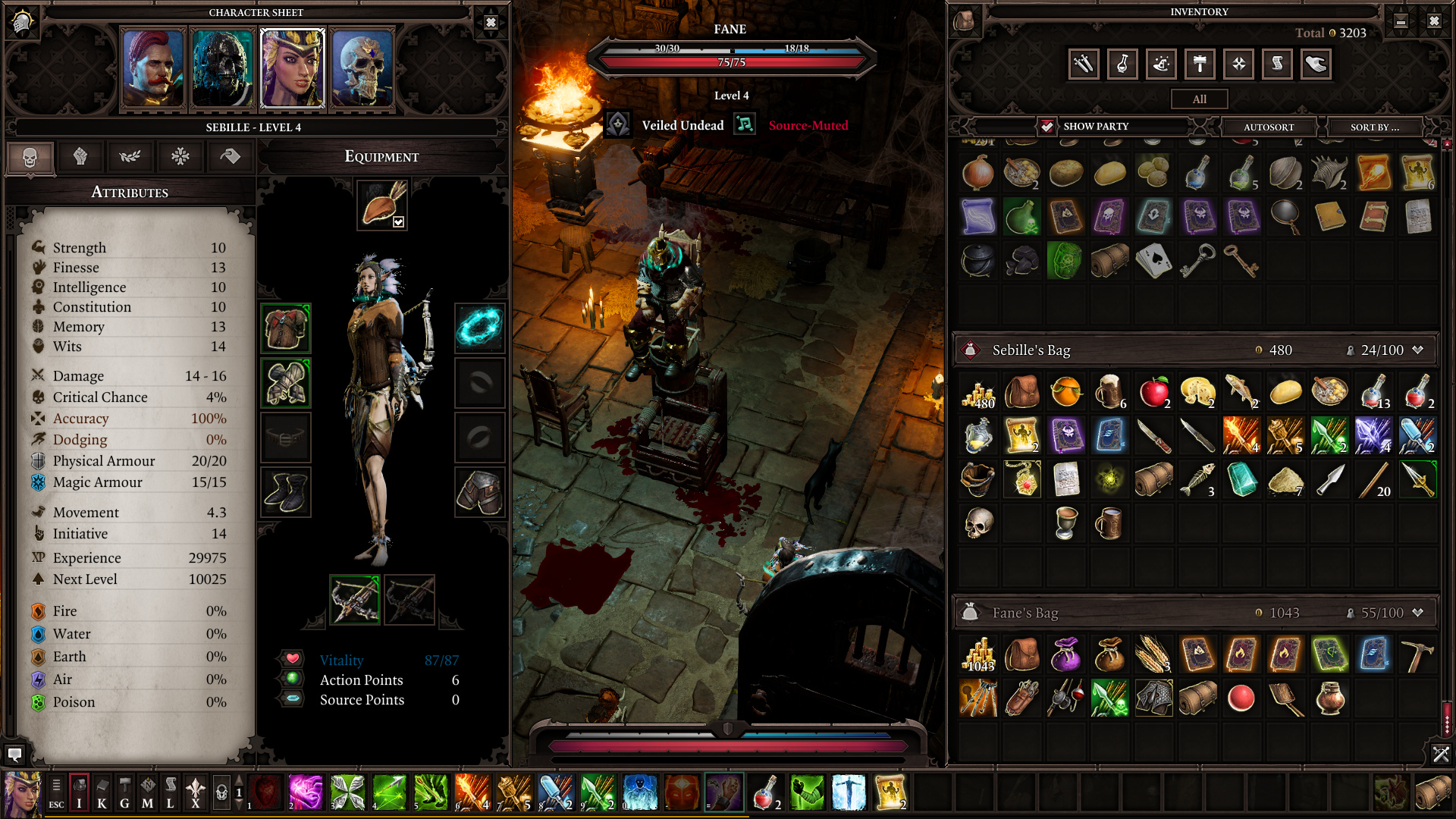The height and width of the screenshot is (819, 1456).
Task: Switch to the snowflake character sheet tab
Action: click(x=180, y=157)
